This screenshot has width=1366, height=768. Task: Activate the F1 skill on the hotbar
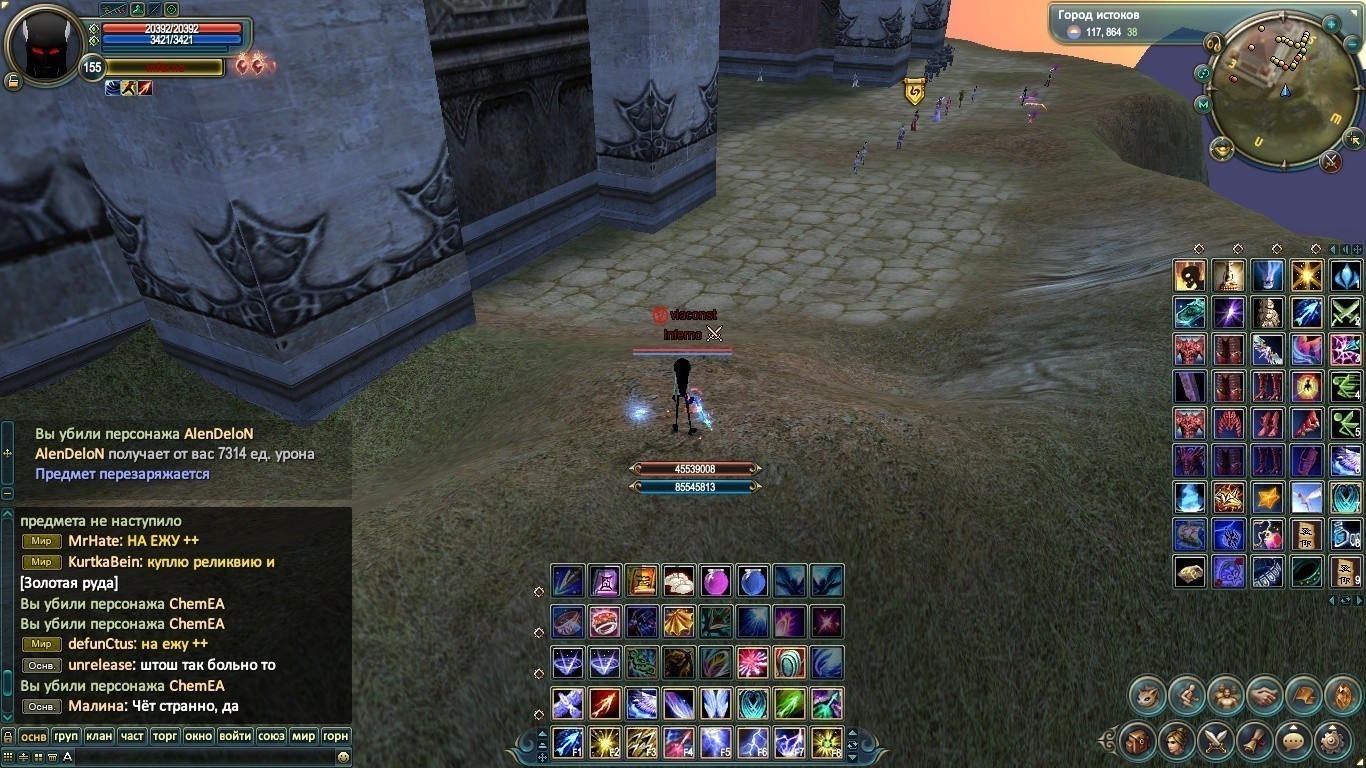tap(568, 742)
